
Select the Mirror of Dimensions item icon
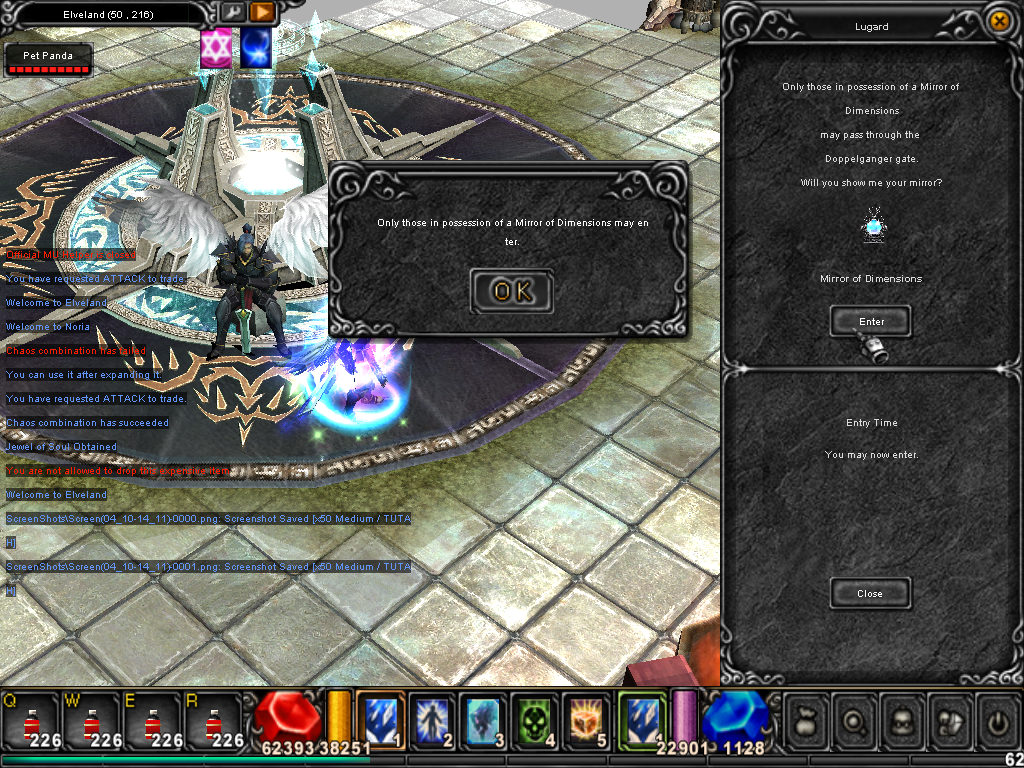coord(872,227)
